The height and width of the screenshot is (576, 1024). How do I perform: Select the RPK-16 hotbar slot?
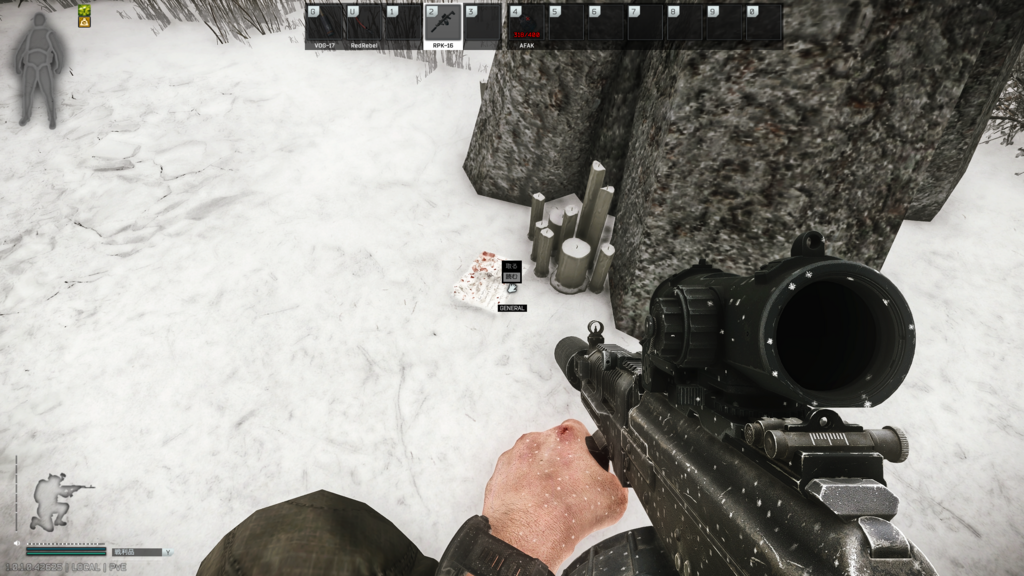pyautogui.click(x=443, y=24)
